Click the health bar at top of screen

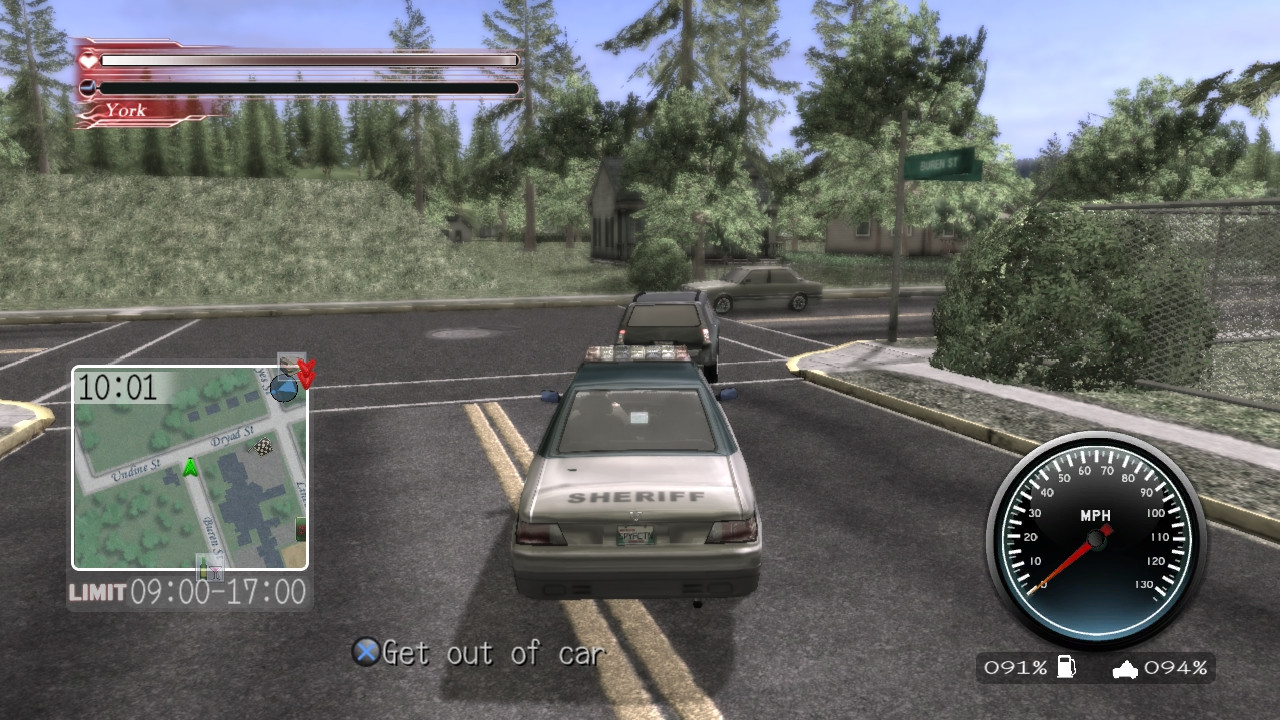click(x=310, y=58)
